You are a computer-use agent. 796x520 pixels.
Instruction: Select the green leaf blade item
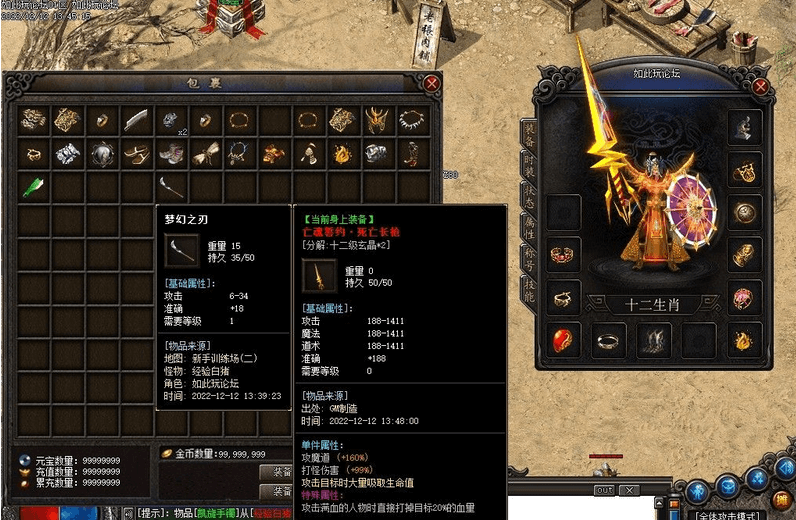click(x=34, y=187)
